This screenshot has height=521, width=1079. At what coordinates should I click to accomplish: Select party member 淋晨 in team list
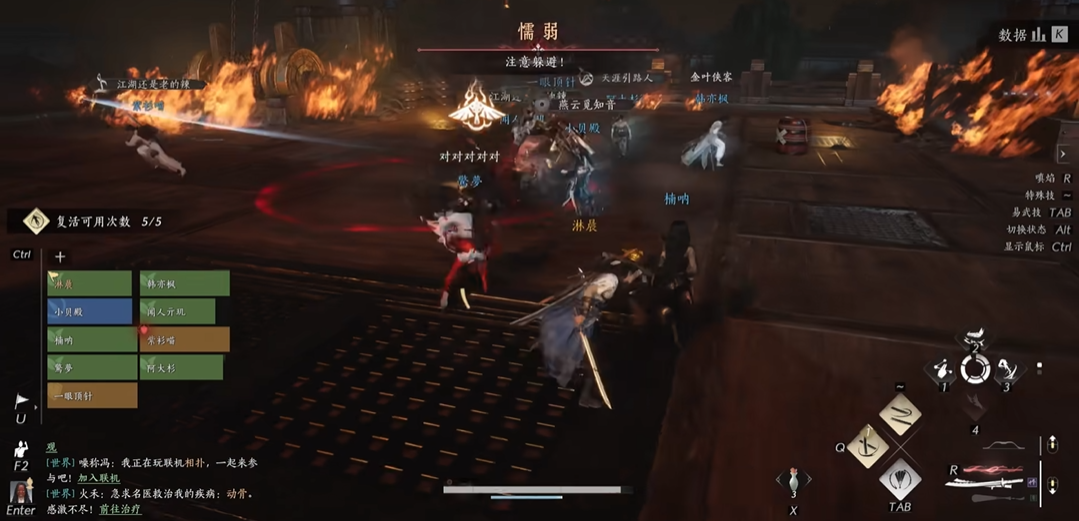[x=90, y=284]
